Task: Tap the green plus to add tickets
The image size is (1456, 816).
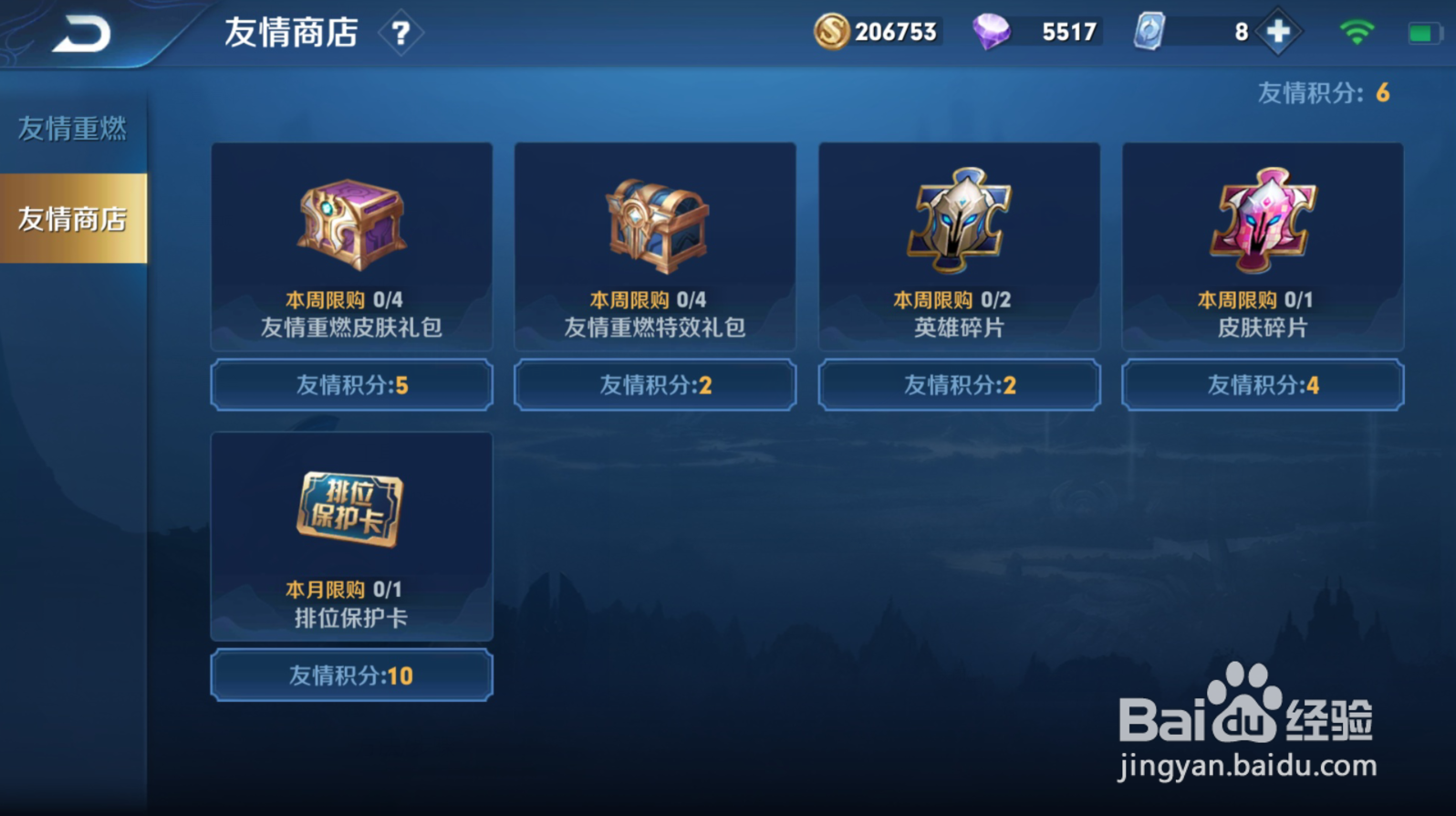Action: pos(1278,30)
